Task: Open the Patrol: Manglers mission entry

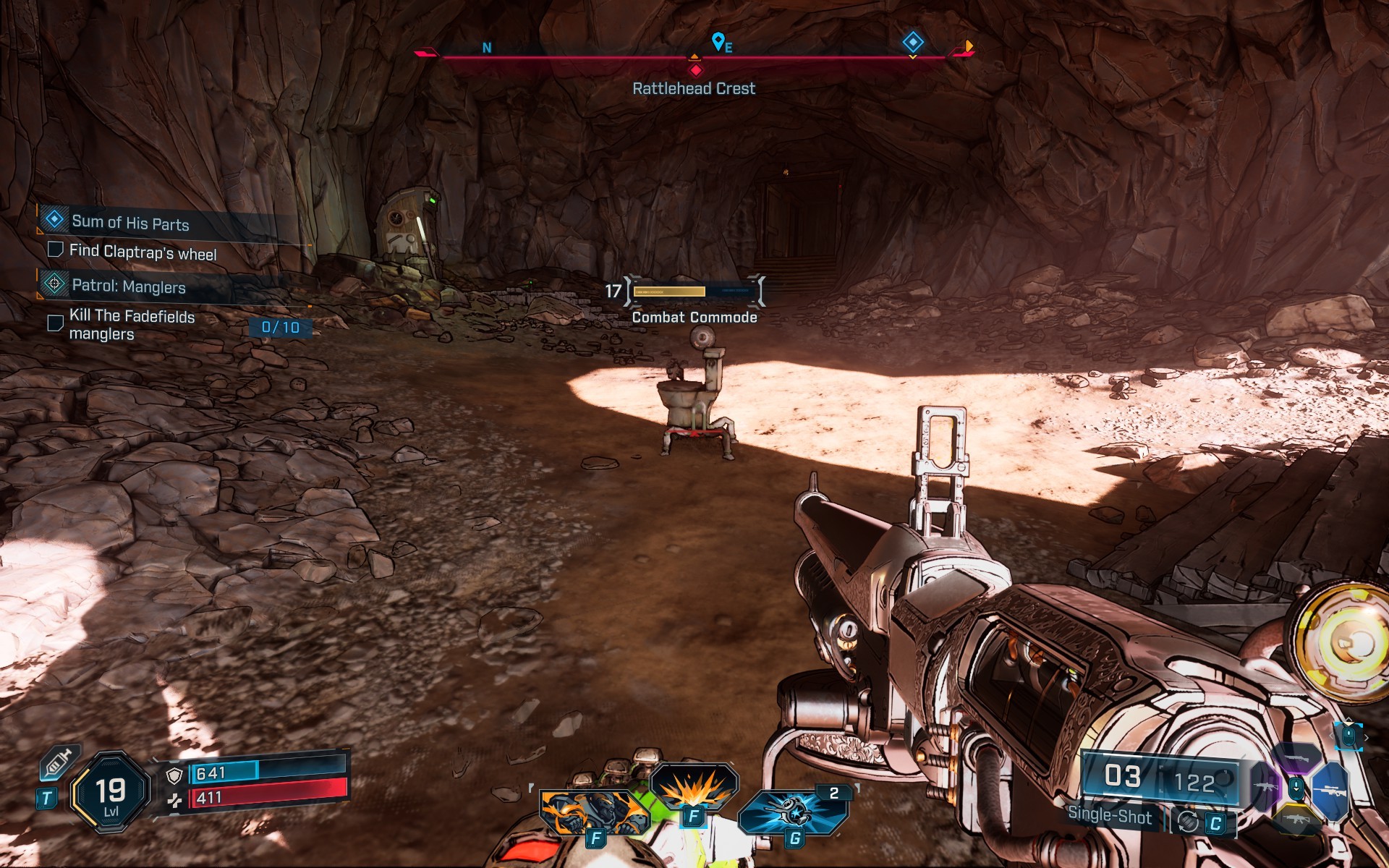Action: [128, 286]
